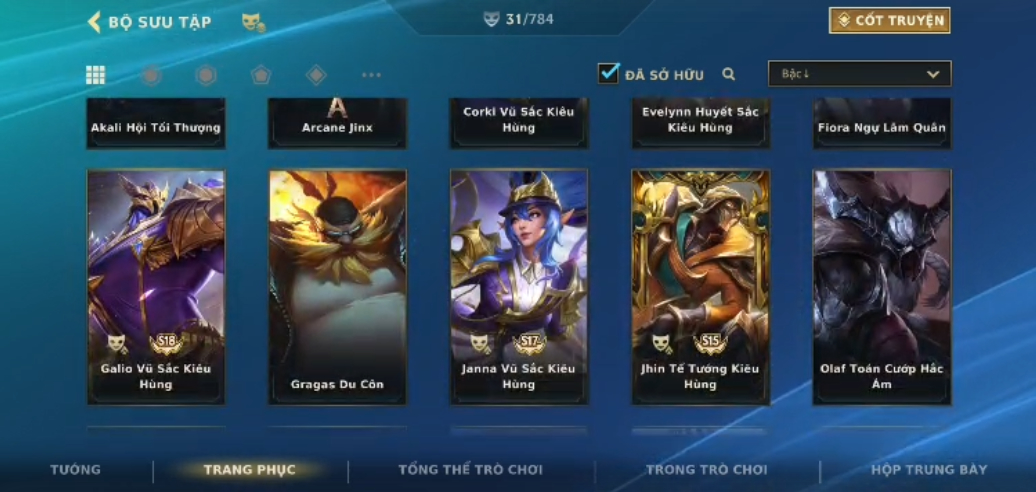Switch to the Tướng tab
The image size is (1036, 492).
click(76, 470)
